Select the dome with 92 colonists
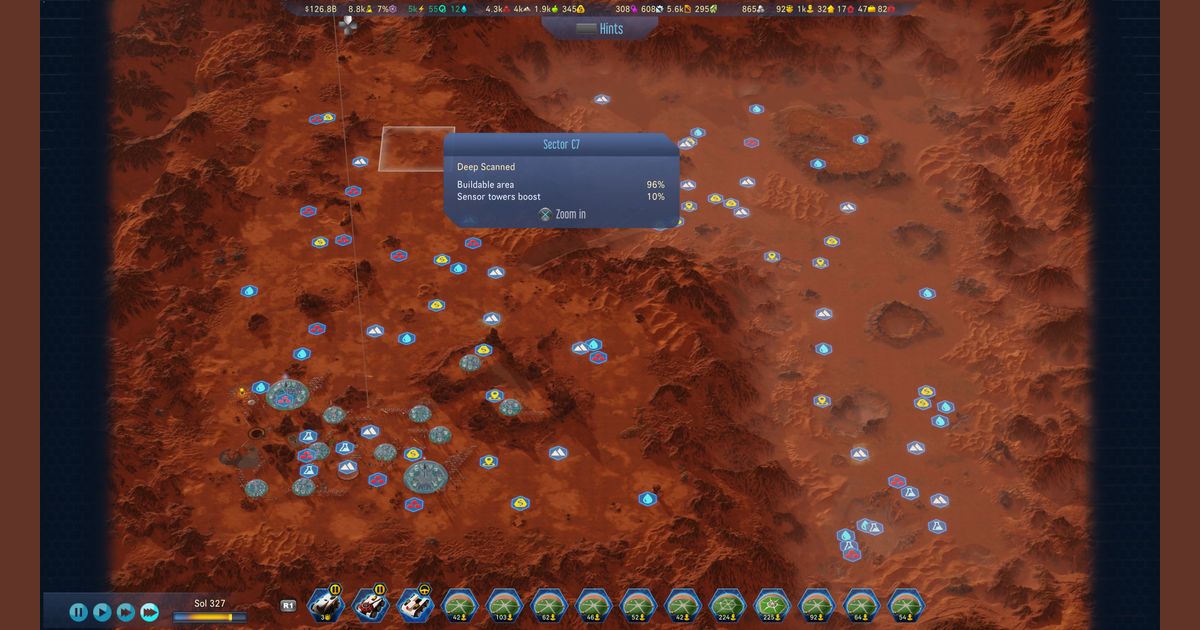1200x630 pixels. pyautogui.click(x=816, y=604)
